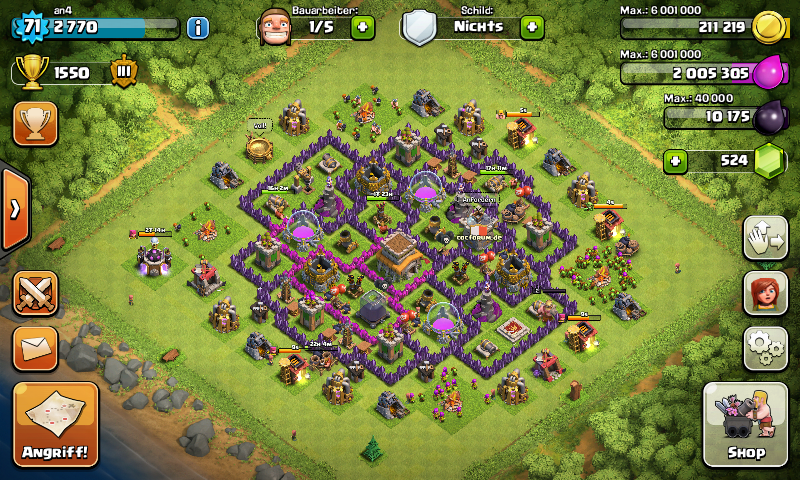Open the red-haired hero portrait button
Image resolution: width=800 pixels, height=480 pixels.
pos(763,292)
